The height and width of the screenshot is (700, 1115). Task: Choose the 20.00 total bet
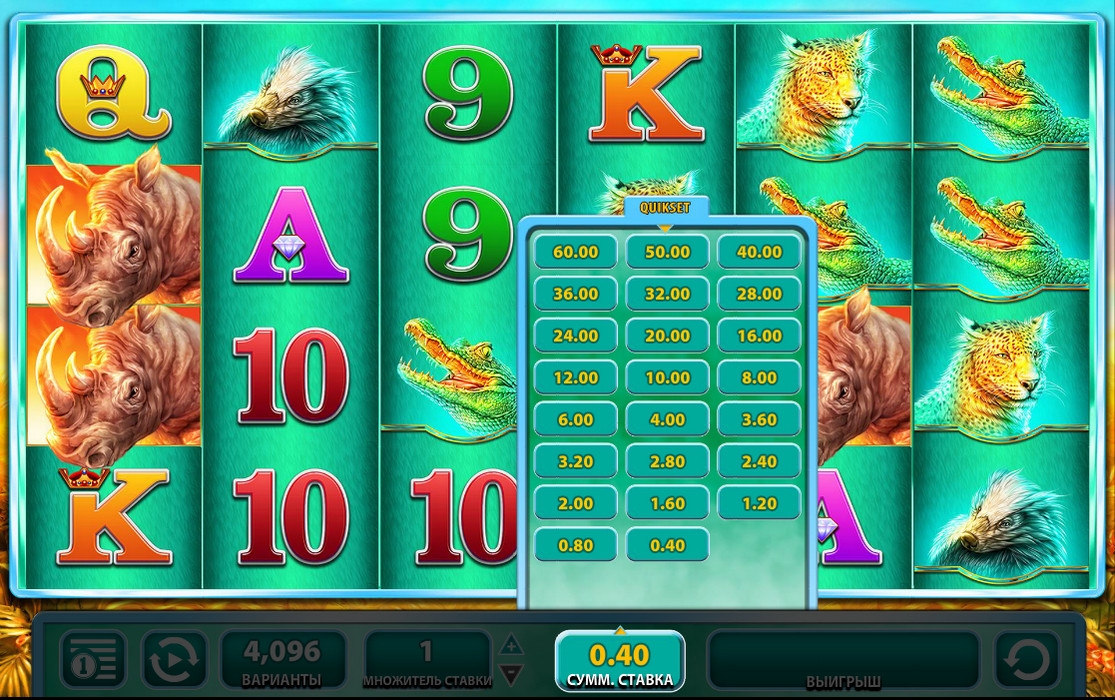tap(667, 336)
